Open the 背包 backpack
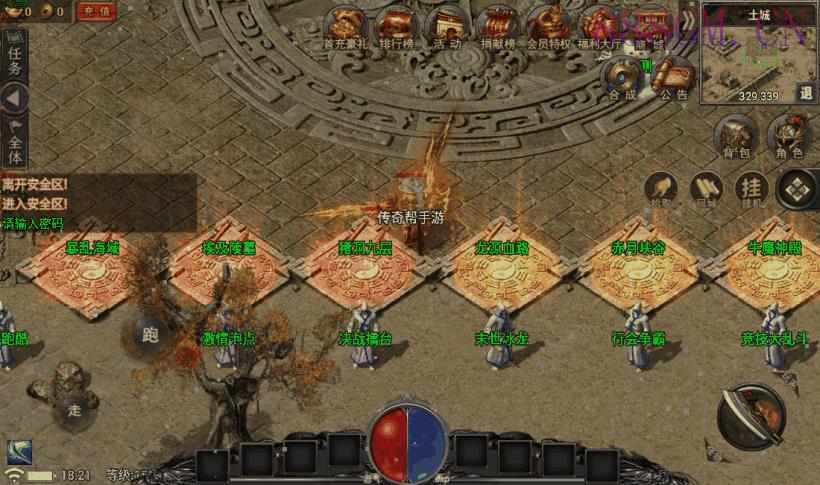Screen dimensions: 820x485 735,137
